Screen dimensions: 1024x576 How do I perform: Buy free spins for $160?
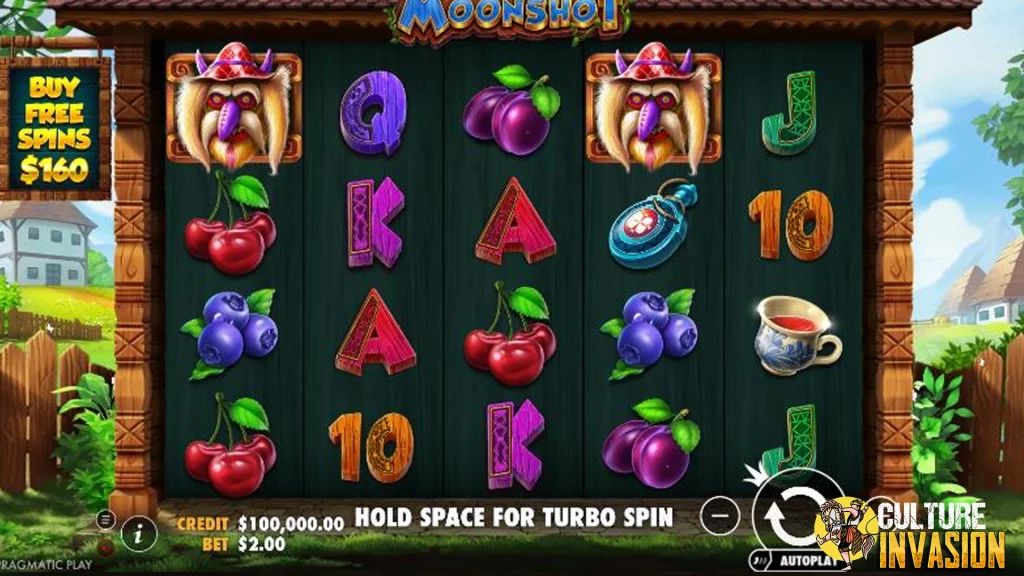point(58,127)
